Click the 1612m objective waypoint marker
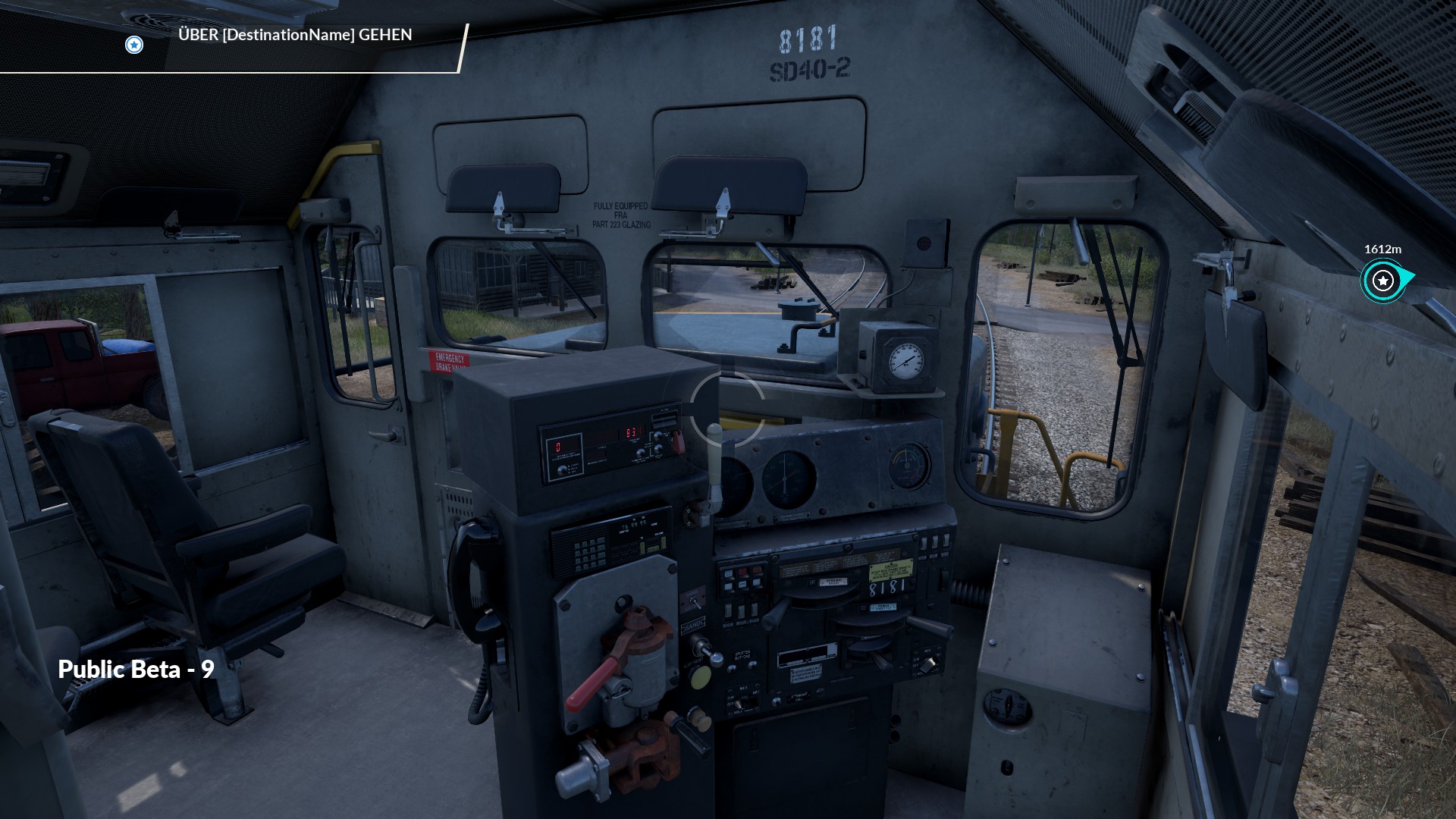The image size is (1456, 819). tap(1383, 281)
